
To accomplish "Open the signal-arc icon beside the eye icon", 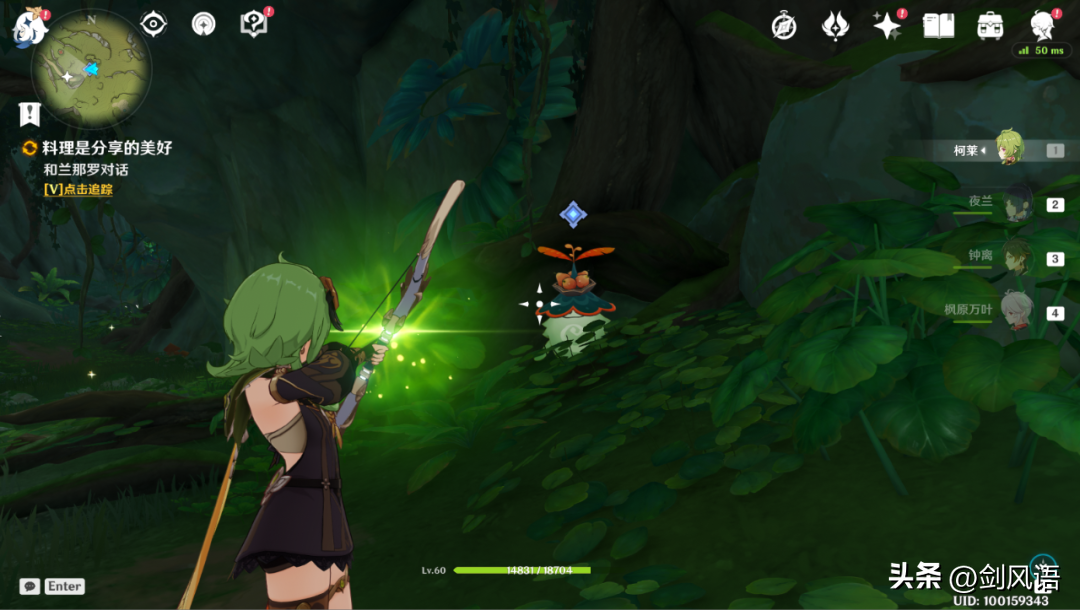I will click(203, 24).
